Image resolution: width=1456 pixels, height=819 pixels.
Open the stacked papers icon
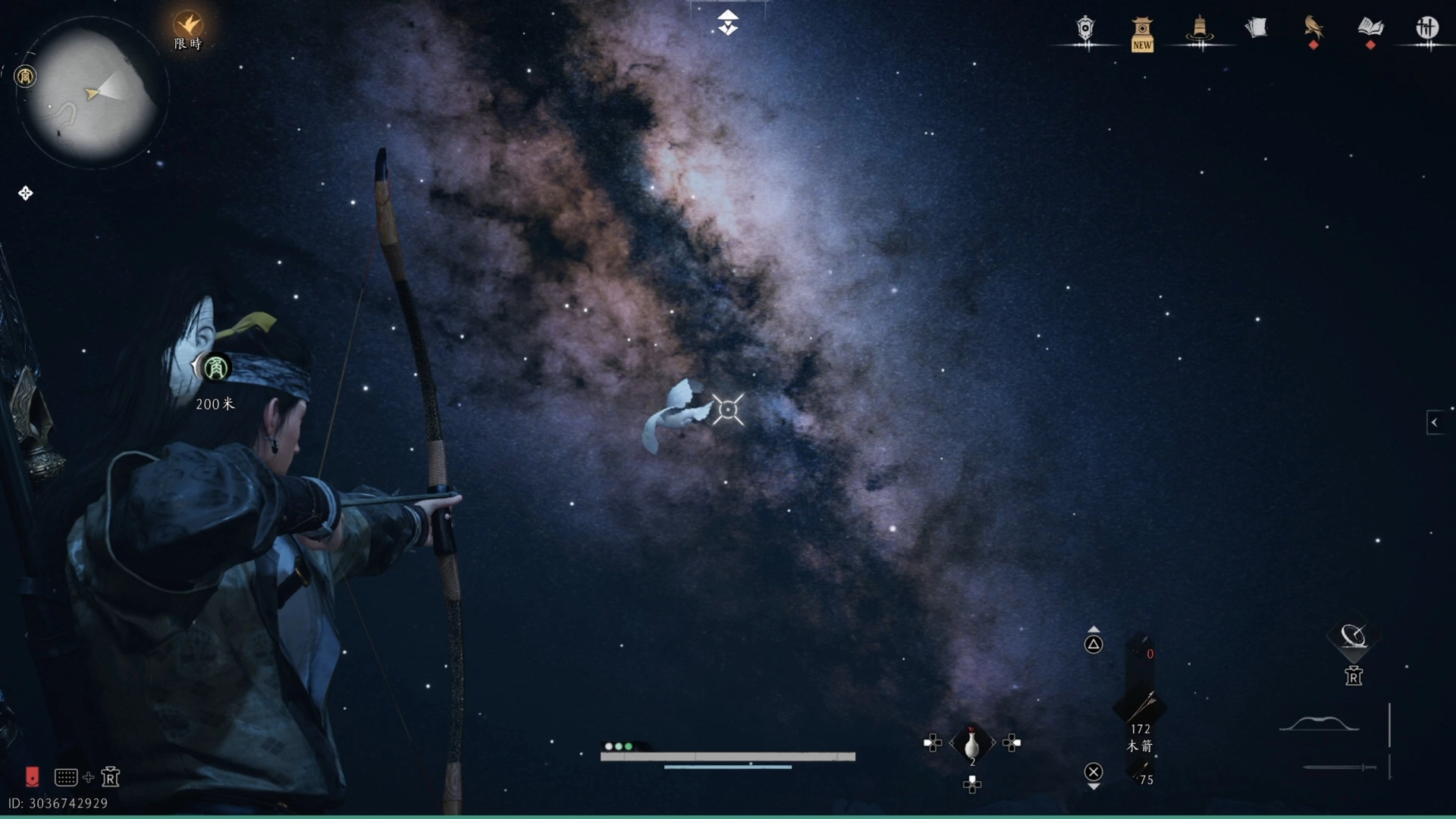pyautogui.click(x=1256, y=29)
